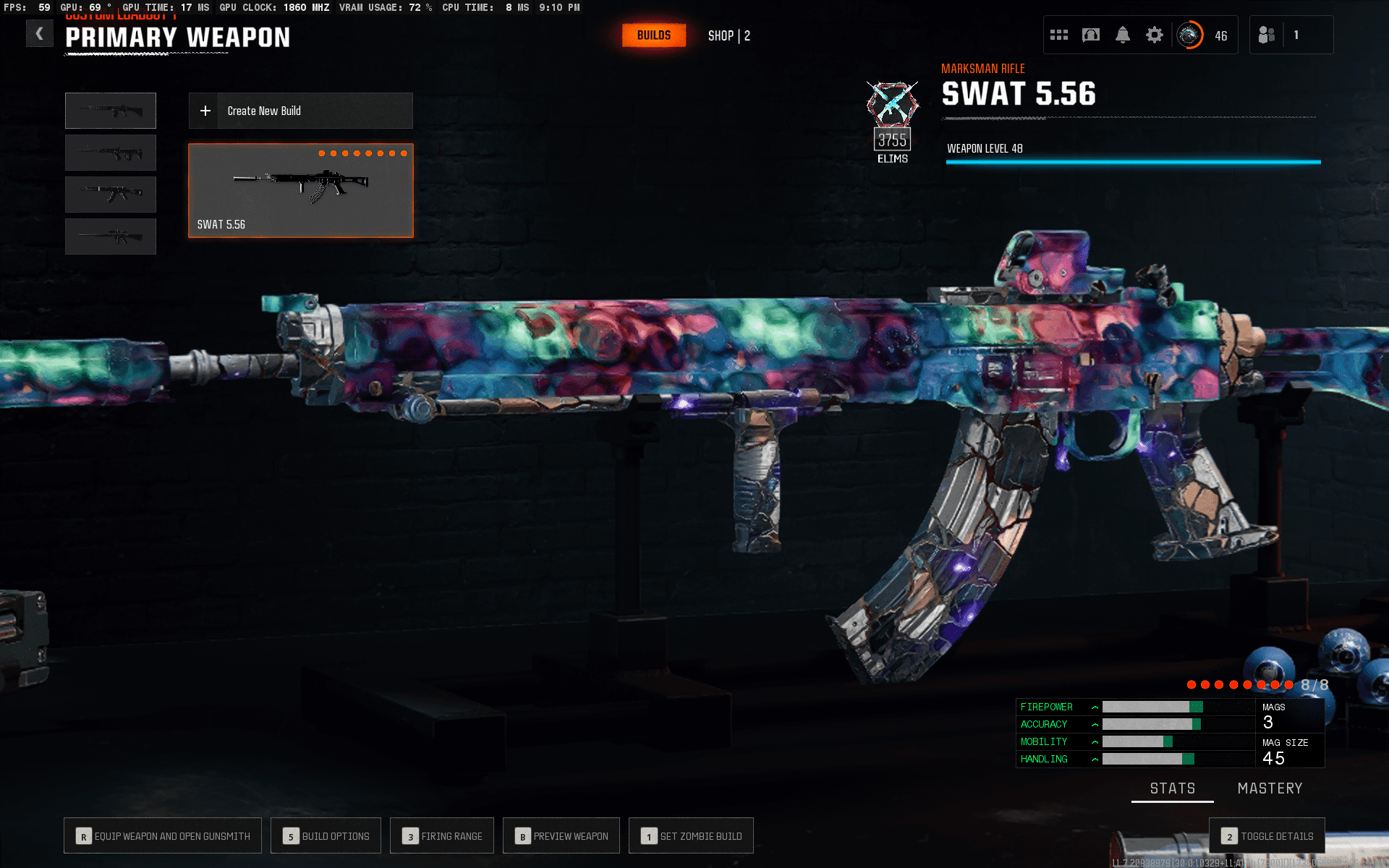Enter the Firing Range
This screenshot has width=1389, height=868.
442,836
